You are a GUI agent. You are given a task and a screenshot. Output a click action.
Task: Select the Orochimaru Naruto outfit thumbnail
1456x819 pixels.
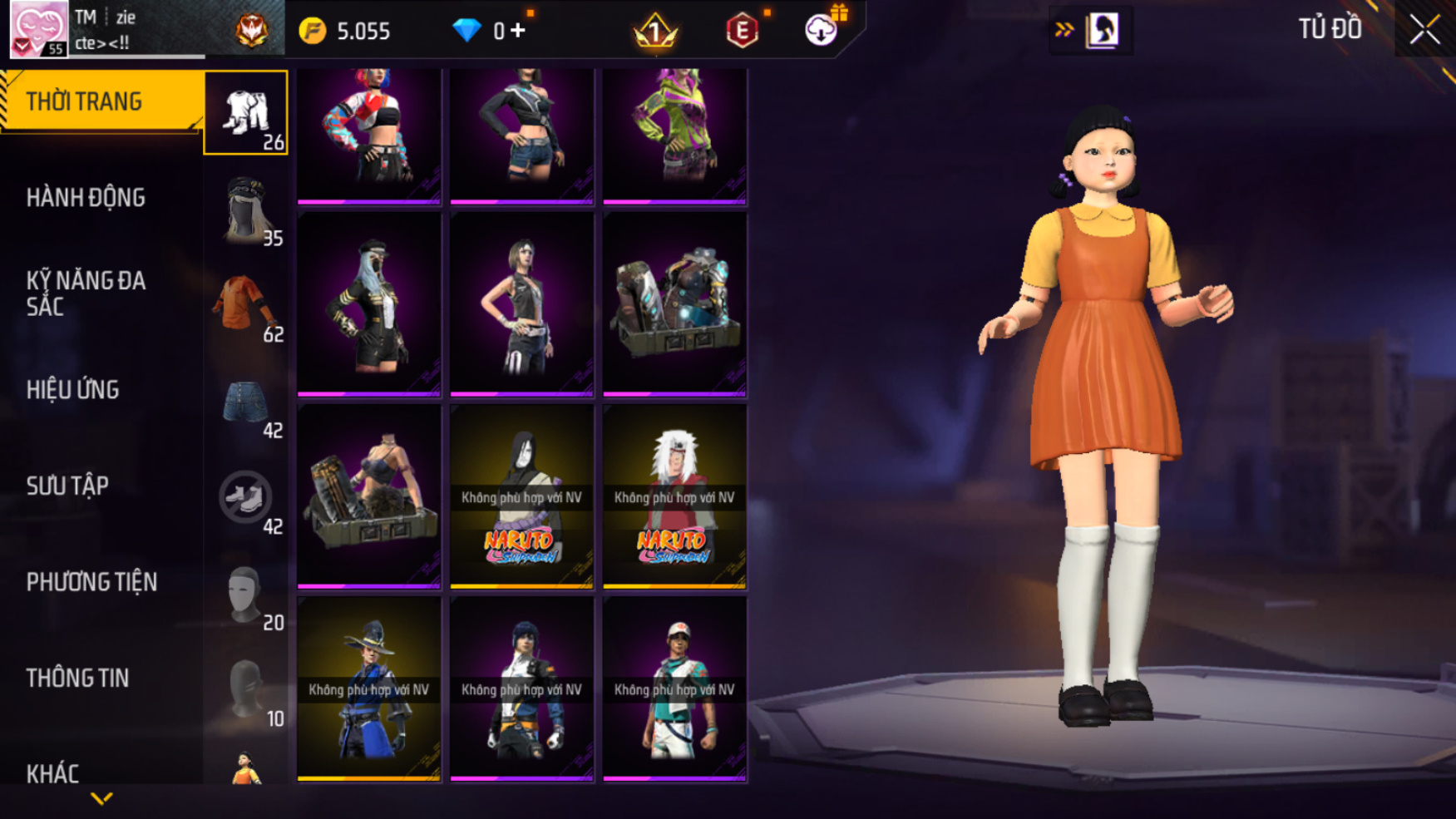tap(521, 496)
